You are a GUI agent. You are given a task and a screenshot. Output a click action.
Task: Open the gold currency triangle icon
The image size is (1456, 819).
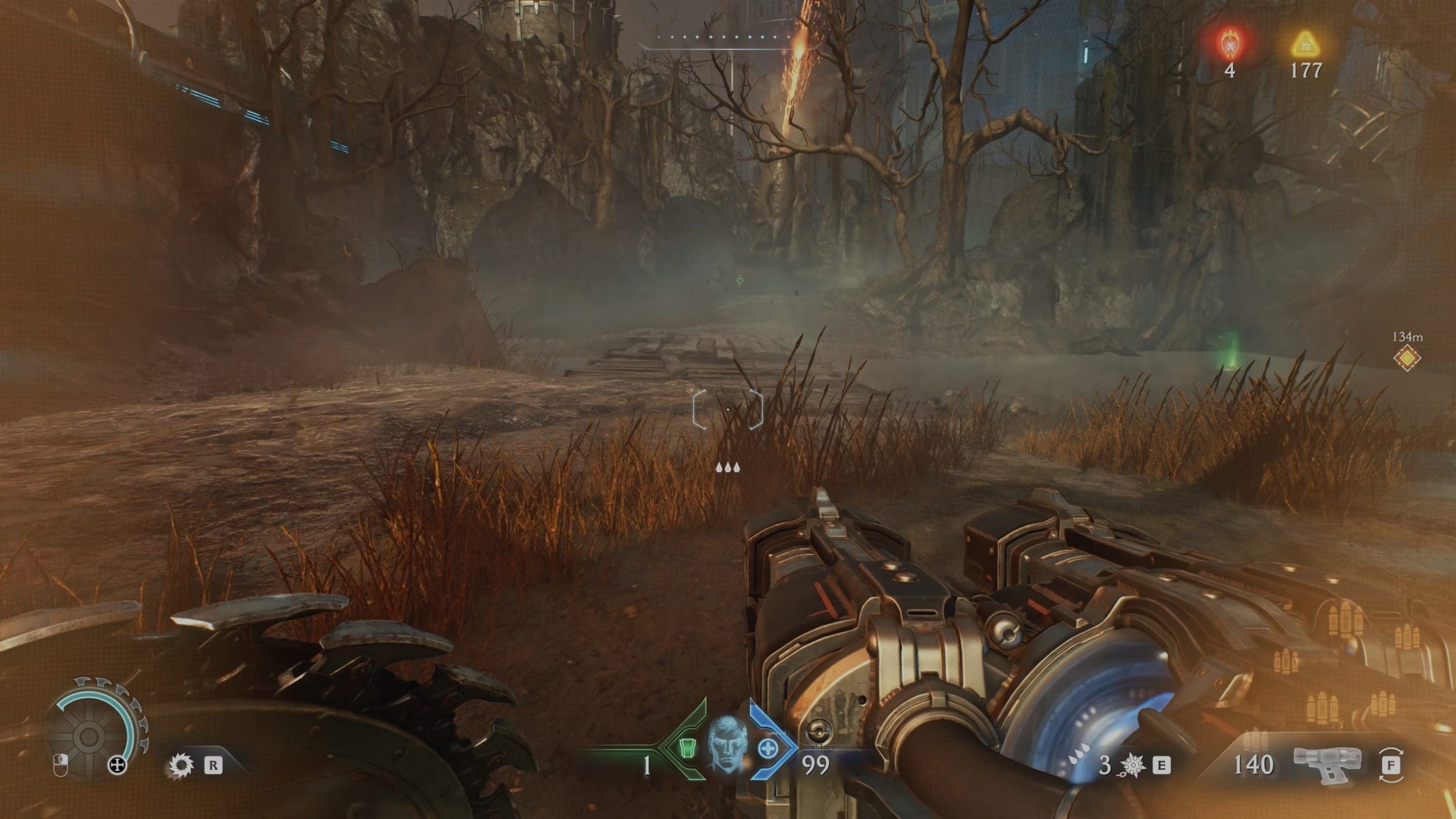pyautogui.click(x=1305, y=44)
